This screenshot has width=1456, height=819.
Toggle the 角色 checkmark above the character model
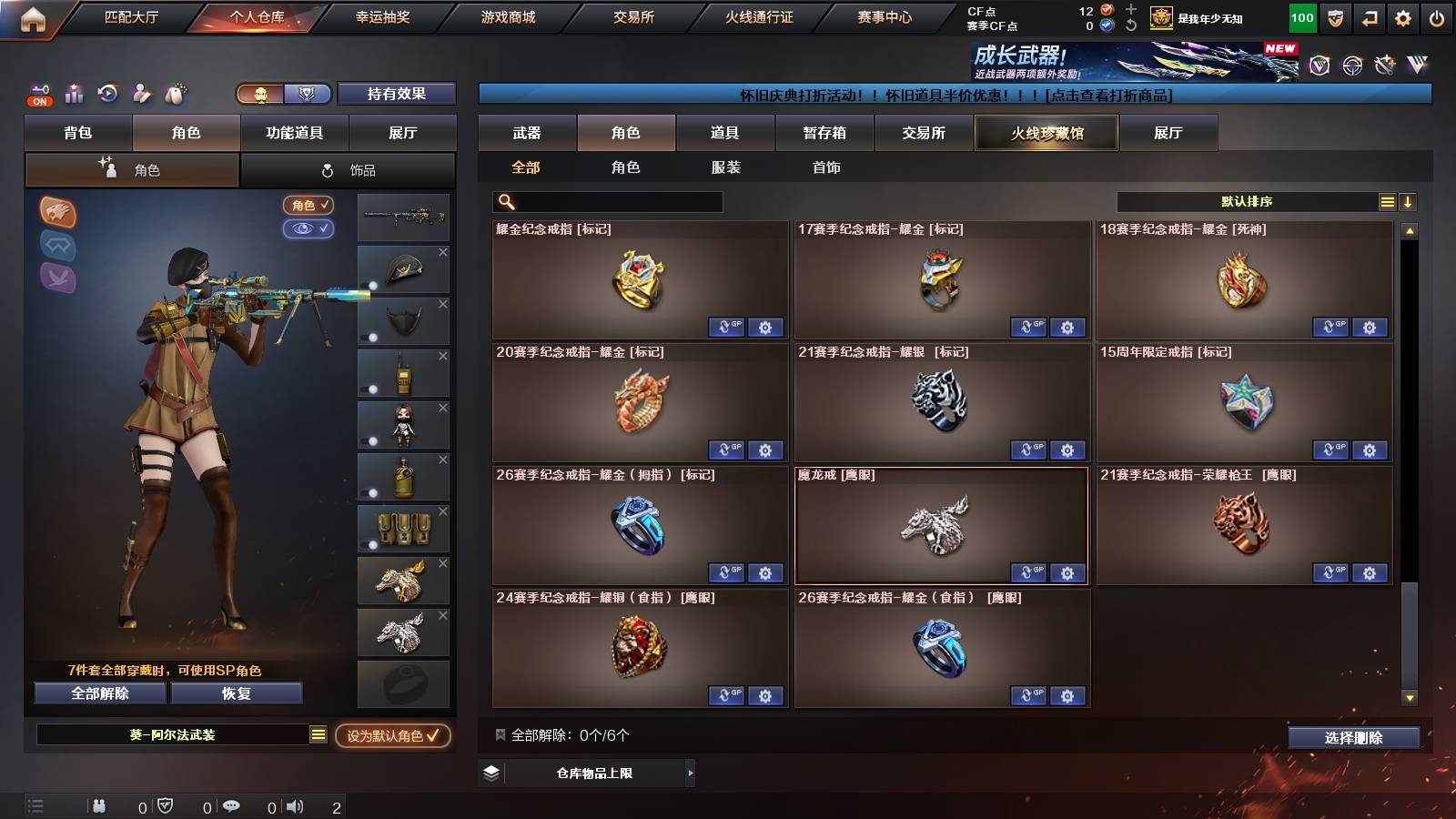(308, 206)
